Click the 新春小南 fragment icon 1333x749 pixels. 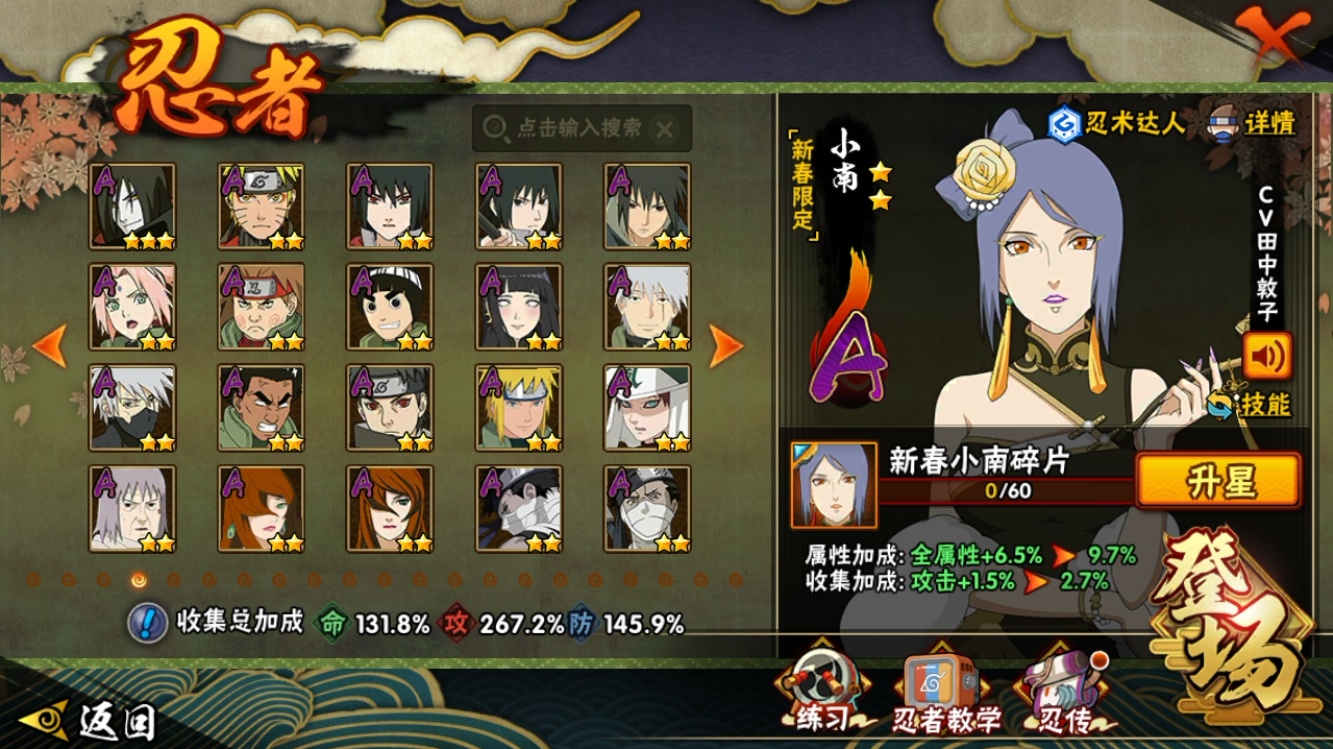[833, 486]
